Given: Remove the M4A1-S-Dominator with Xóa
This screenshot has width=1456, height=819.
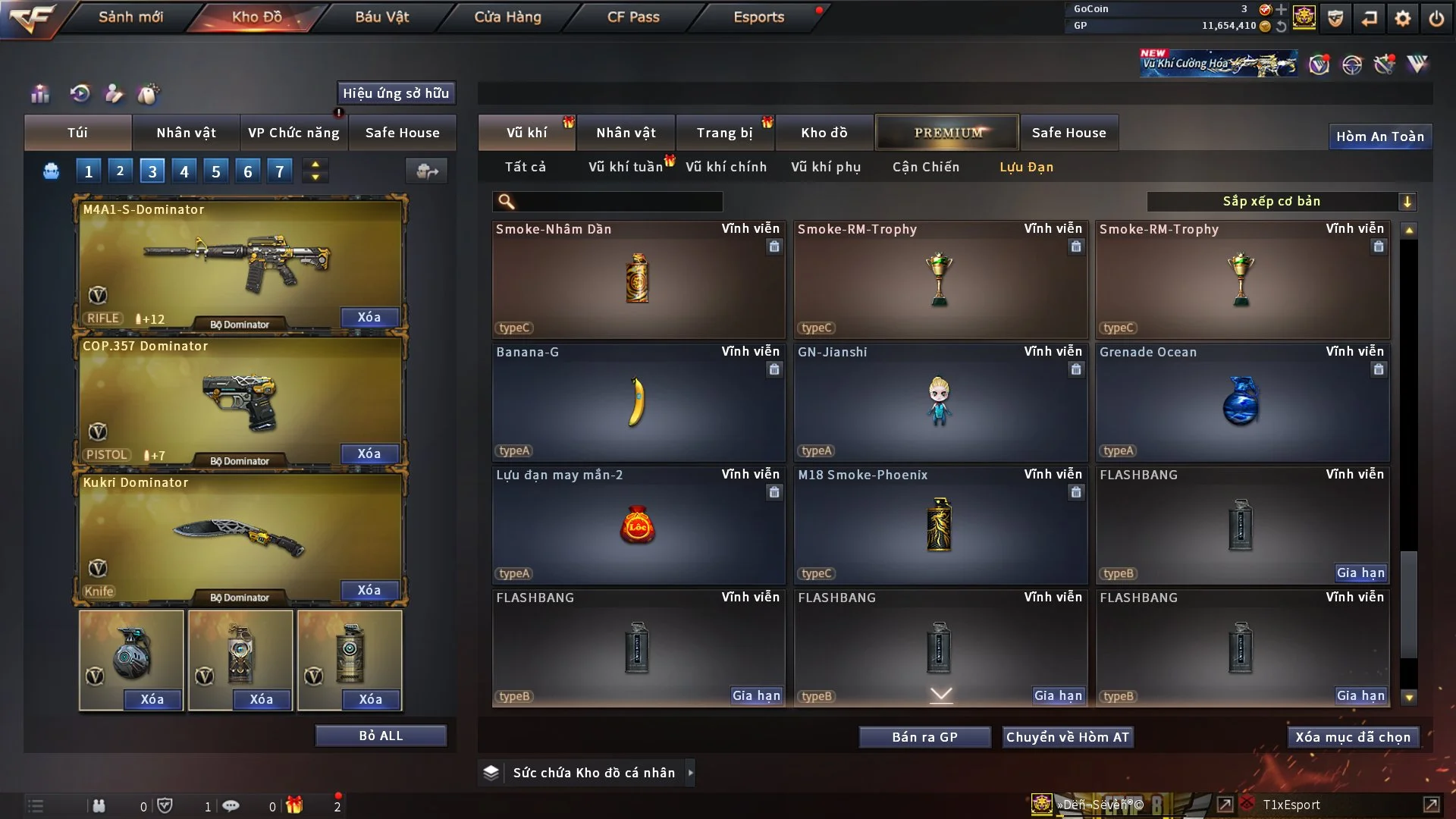Looking at the screenshot, I should click(369, 317).
